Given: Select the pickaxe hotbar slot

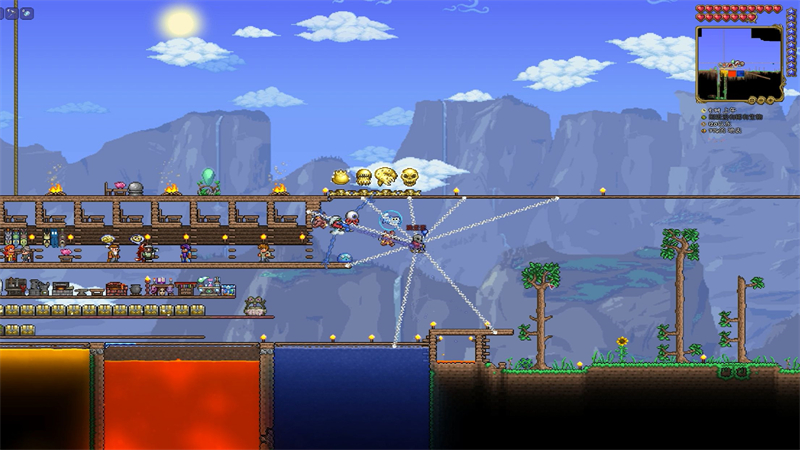Looking at the screenshot, I should click(x=10, y=13).
